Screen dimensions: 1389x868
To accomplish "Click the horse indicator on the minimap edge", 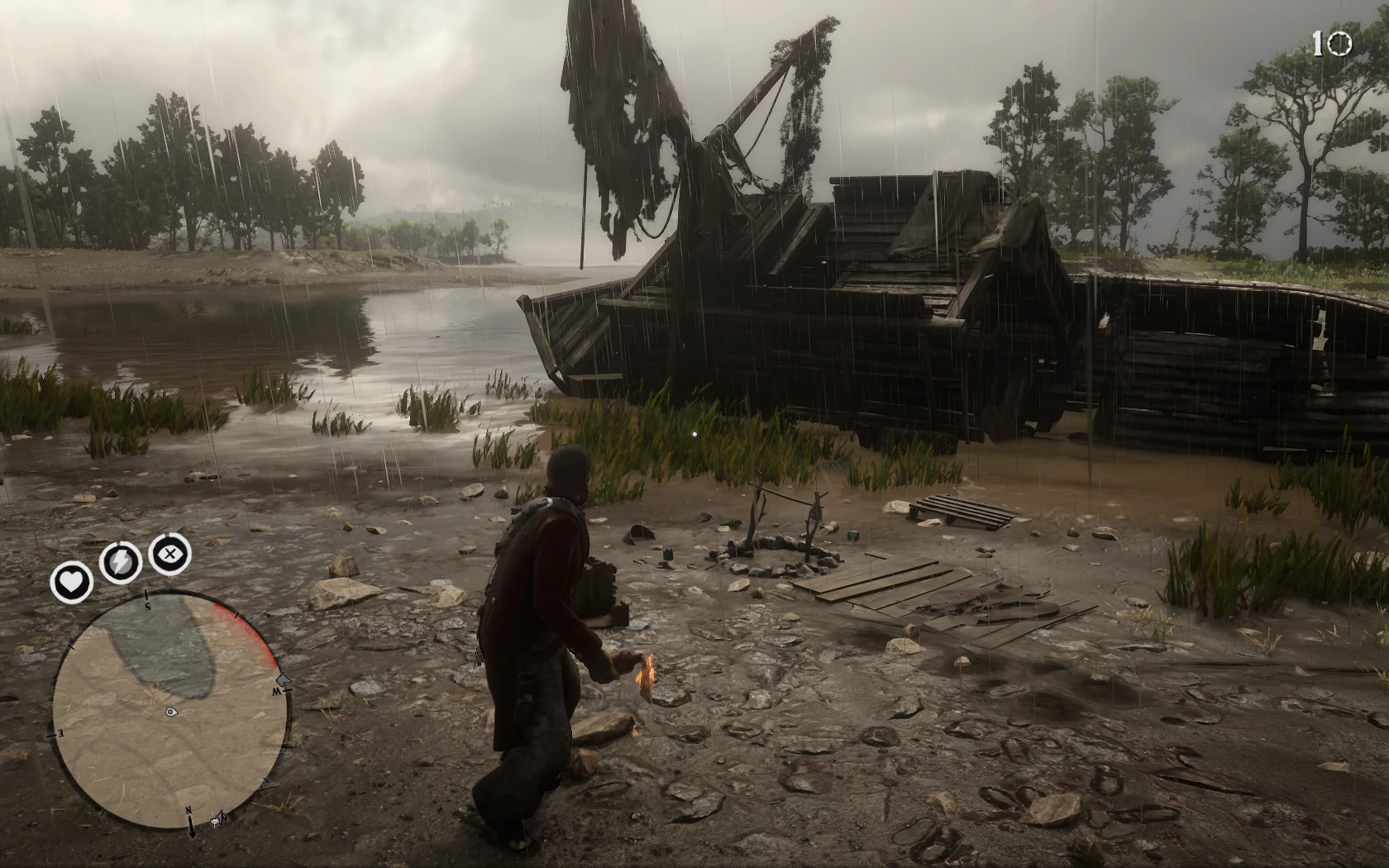I will coord(282,680).
